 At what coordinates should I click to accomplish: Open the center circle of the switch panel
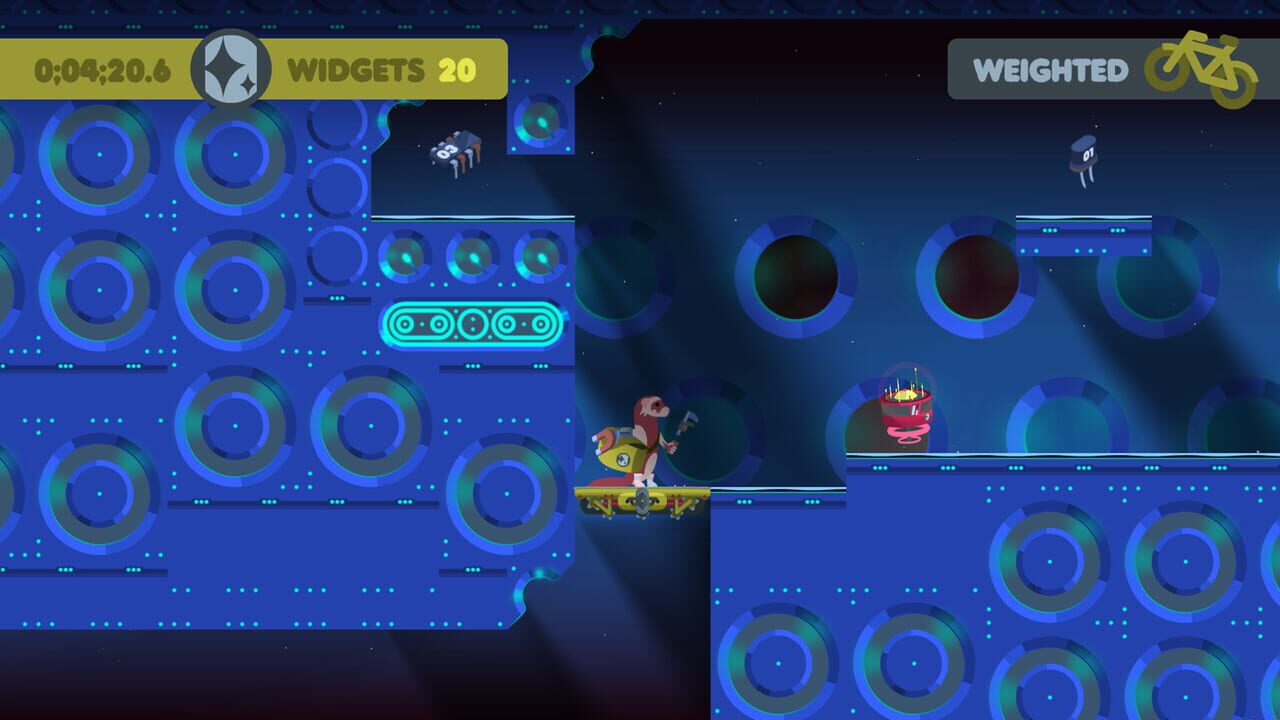pyautogui.click(x=471, y=323)
